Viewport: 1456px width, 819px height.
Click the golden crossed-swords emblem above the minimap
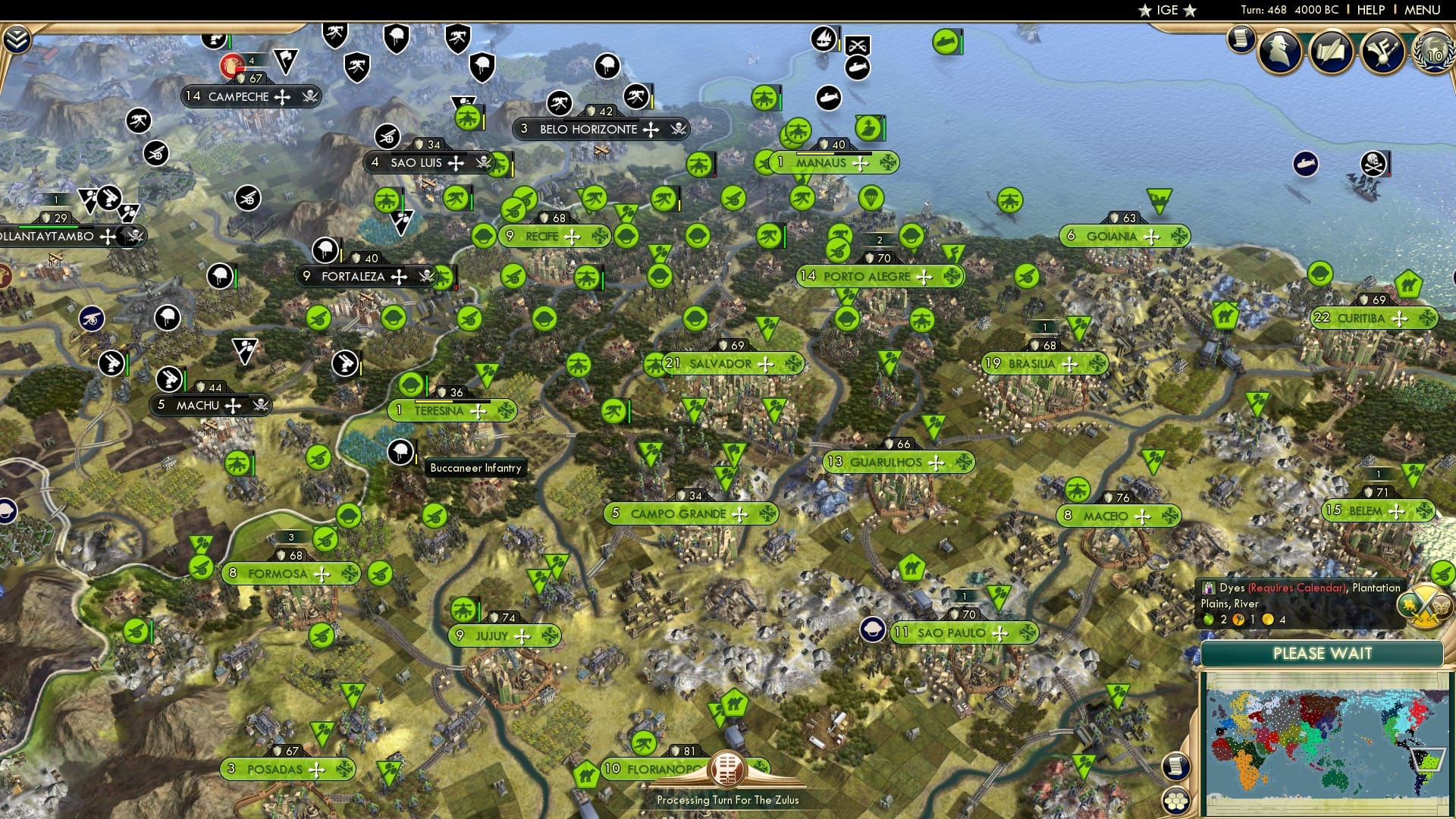point(1423,607)
